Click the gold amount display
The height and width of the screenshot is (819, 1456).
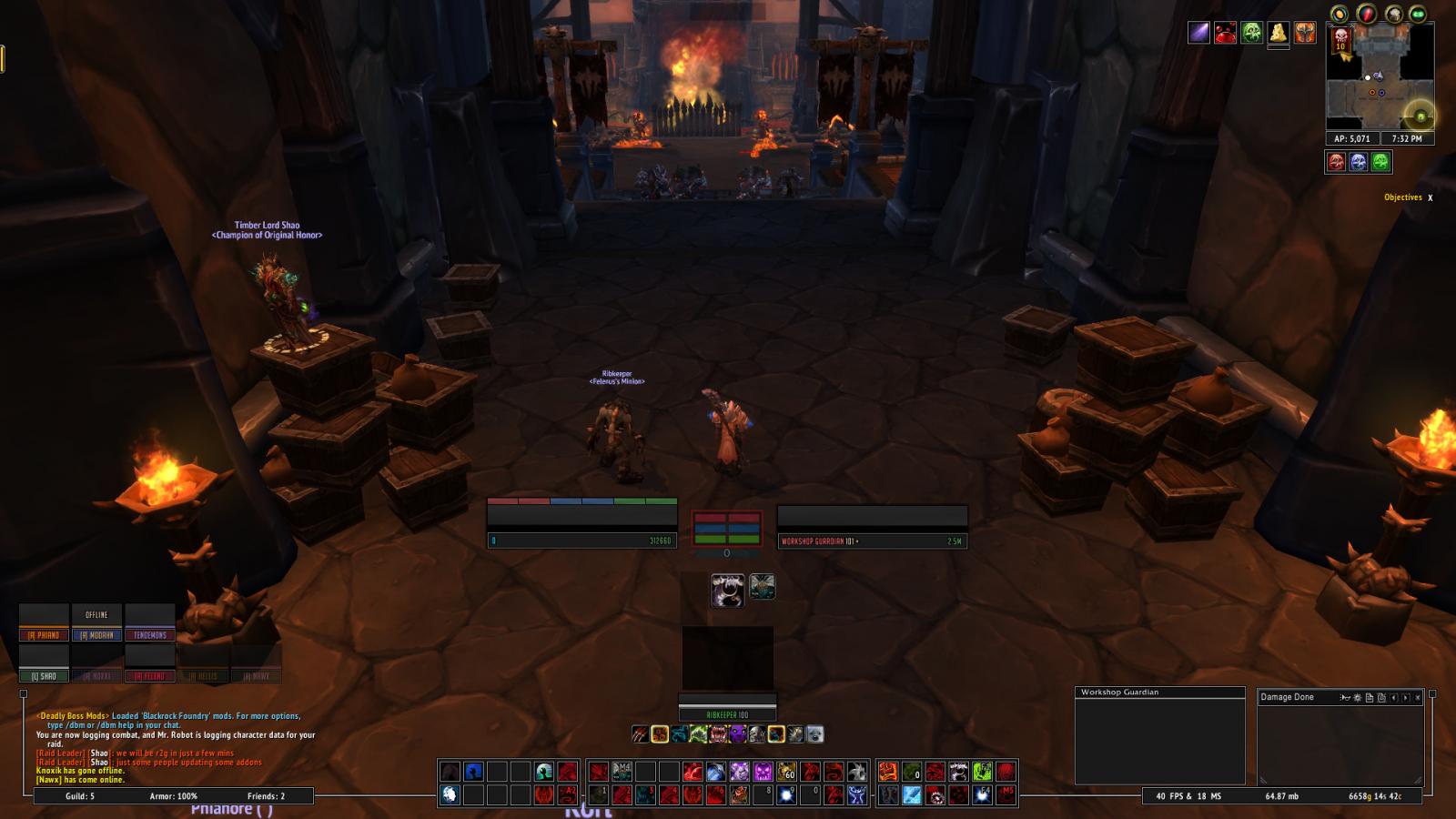tap(1374, 796)
